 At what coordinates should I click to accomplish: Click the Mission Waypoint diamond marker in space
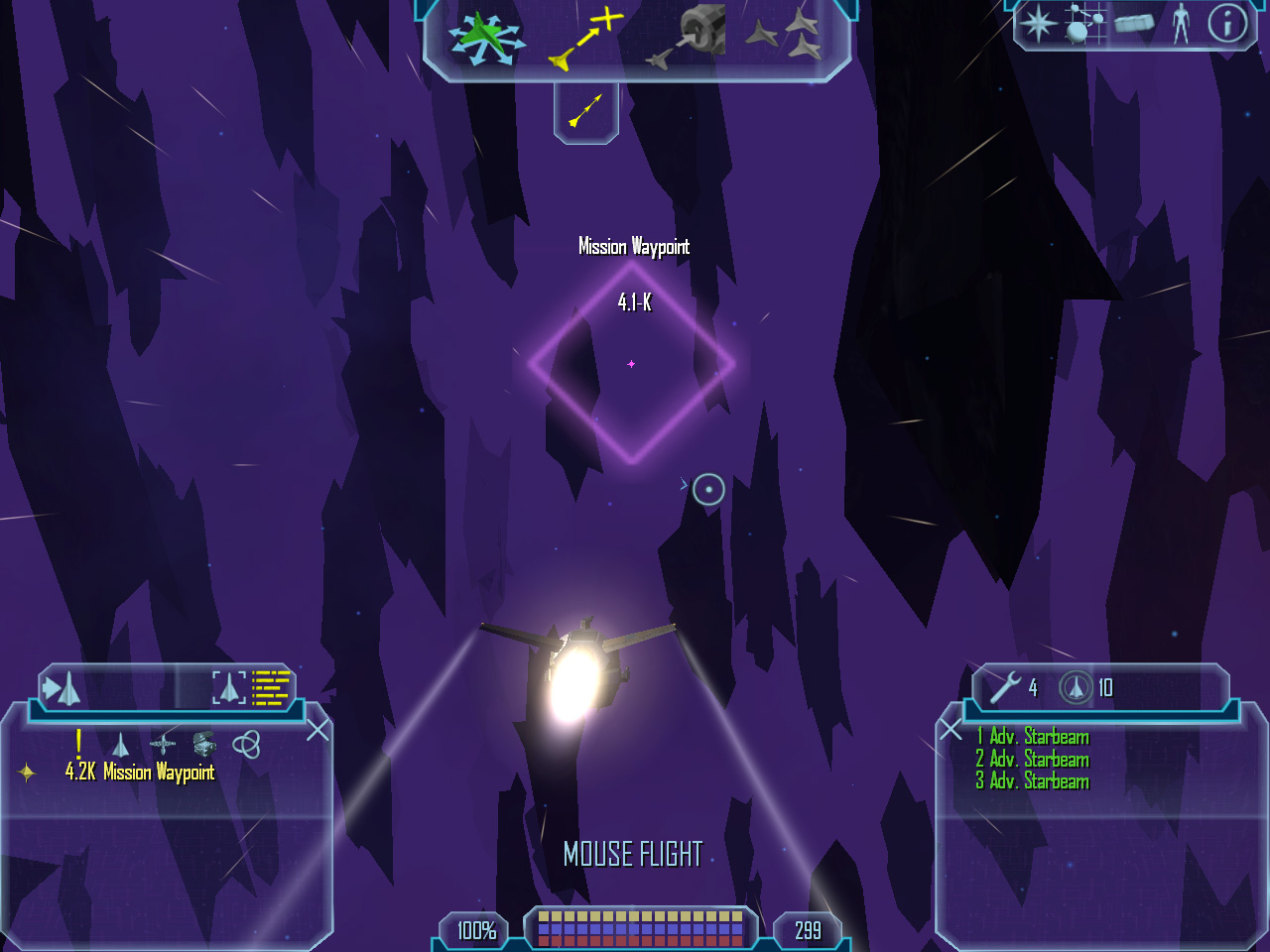pos(631,364)
